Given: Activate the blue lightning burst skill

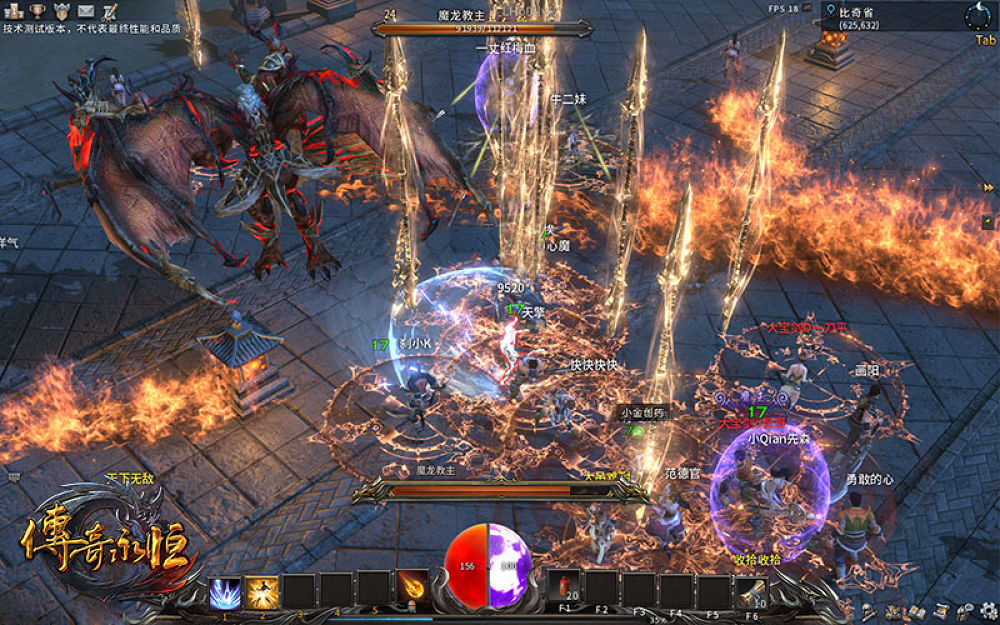Looking at the screenshot, I should point(224,591).
